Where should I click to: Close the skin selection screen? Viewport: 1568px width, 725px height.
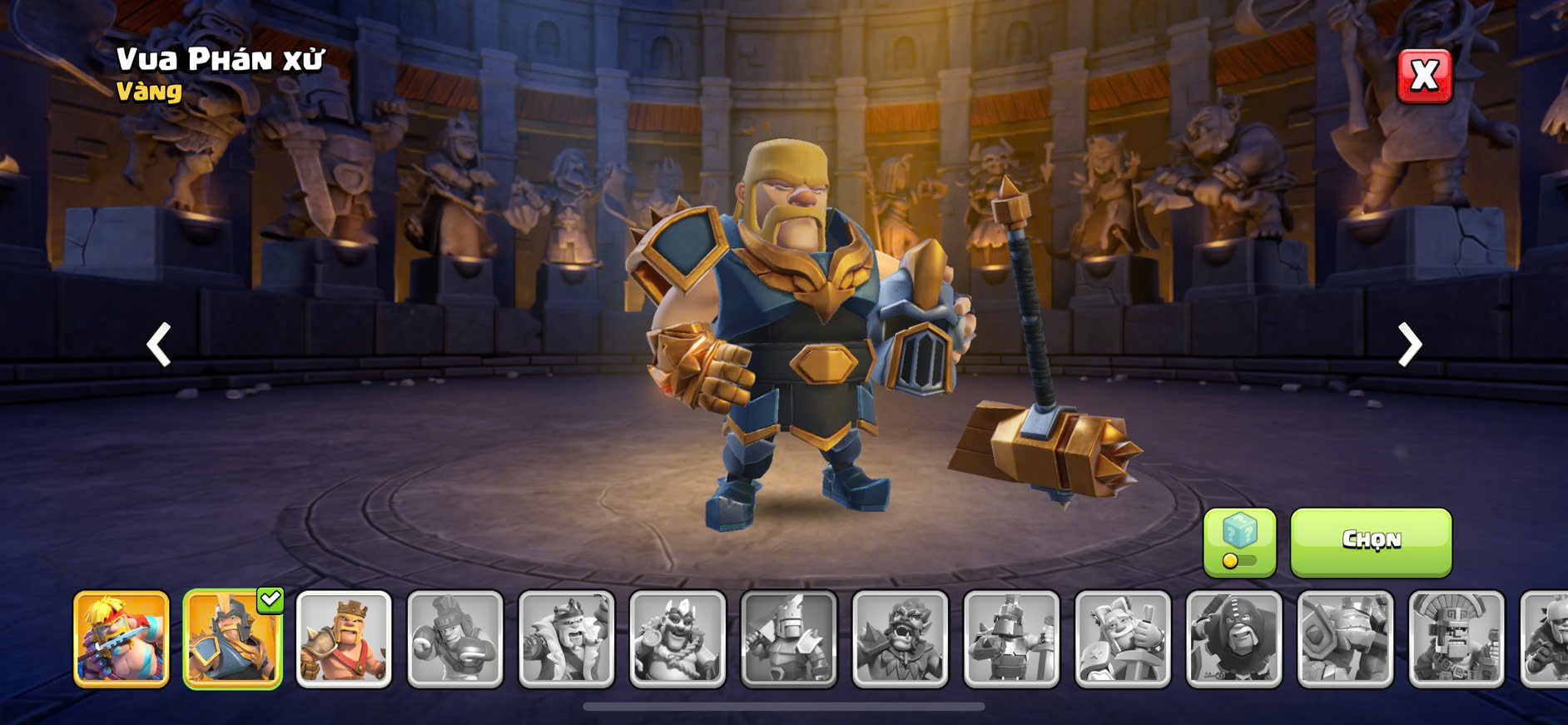[x=1424, y=76]
